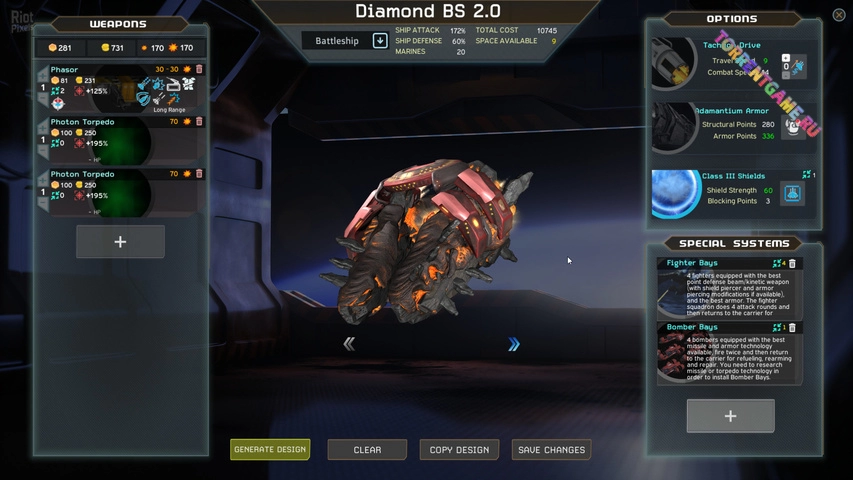Clear the current ship design
Screen dimensions: 853x480
pos(367,450)
